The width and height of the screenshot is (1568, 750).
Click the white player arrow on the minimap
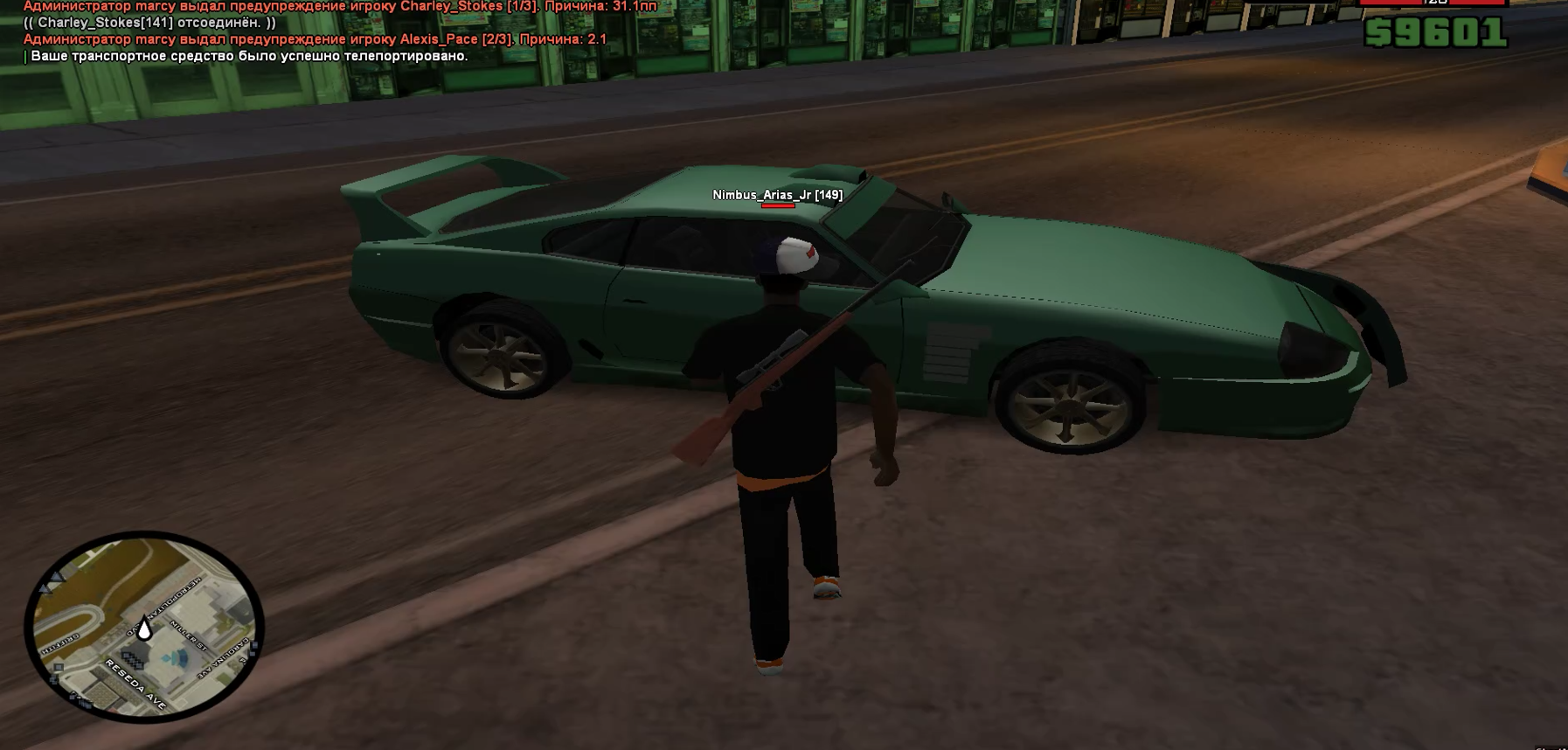coord(145,628)
